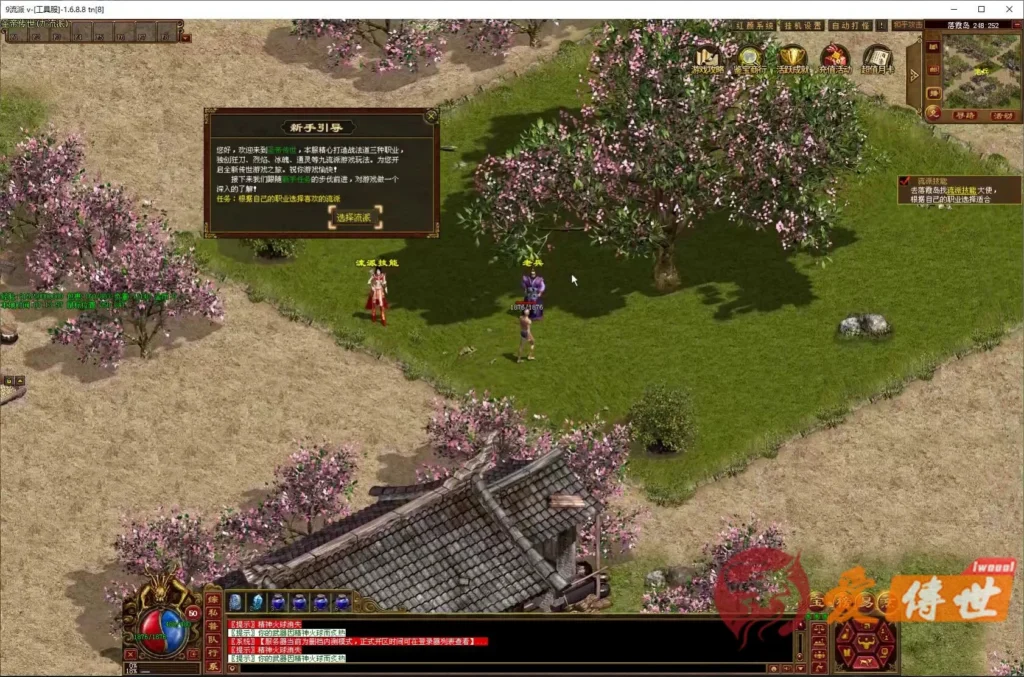Click the 活动 button under minimap
Screen dimensions: 1024x677
1002,115
